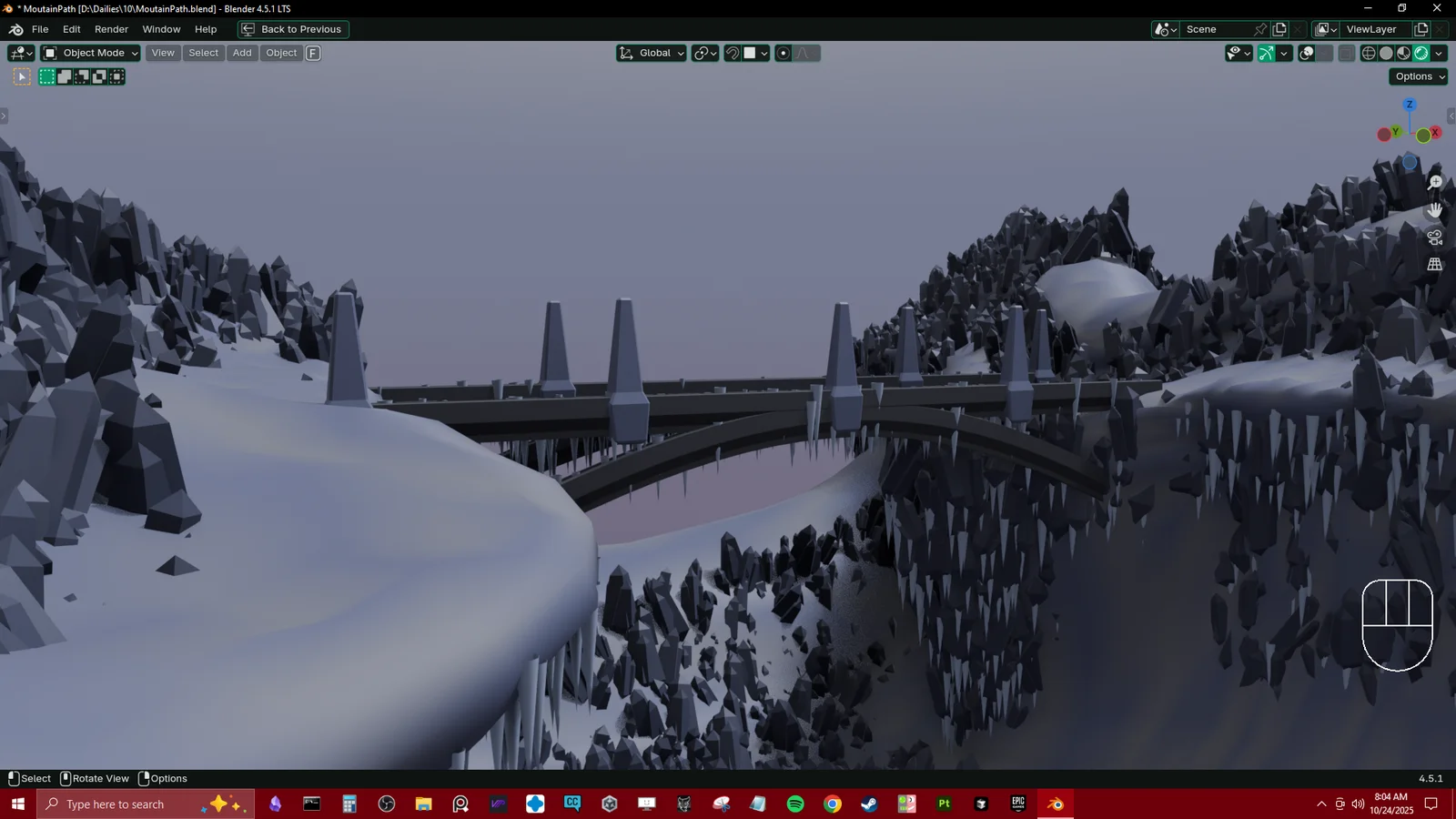The width and height of the screenshot is (1456, 819).
Task: Enable Solid viewport shading
Action: point(1385,53)
